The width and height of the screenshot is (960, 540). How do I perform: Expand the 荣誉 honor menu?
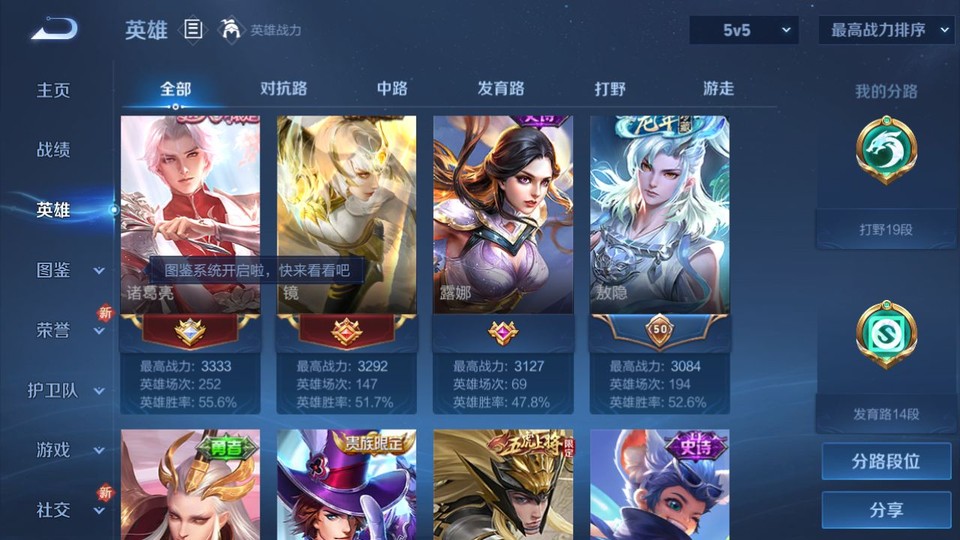pyautogui.click(x=68, y=330)
